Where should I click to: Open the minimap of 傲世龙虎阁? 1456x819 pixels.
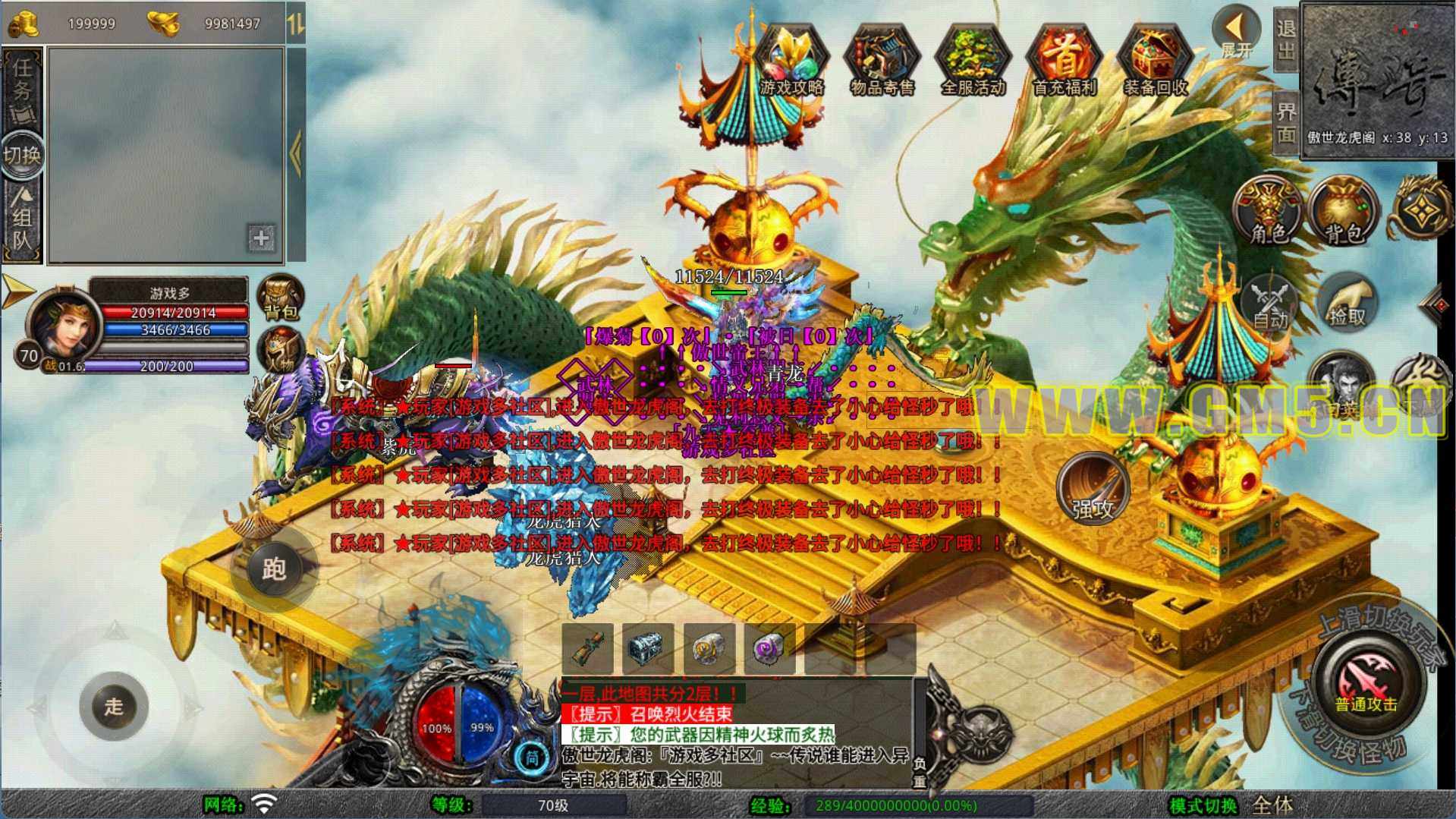pos(1377,76)
